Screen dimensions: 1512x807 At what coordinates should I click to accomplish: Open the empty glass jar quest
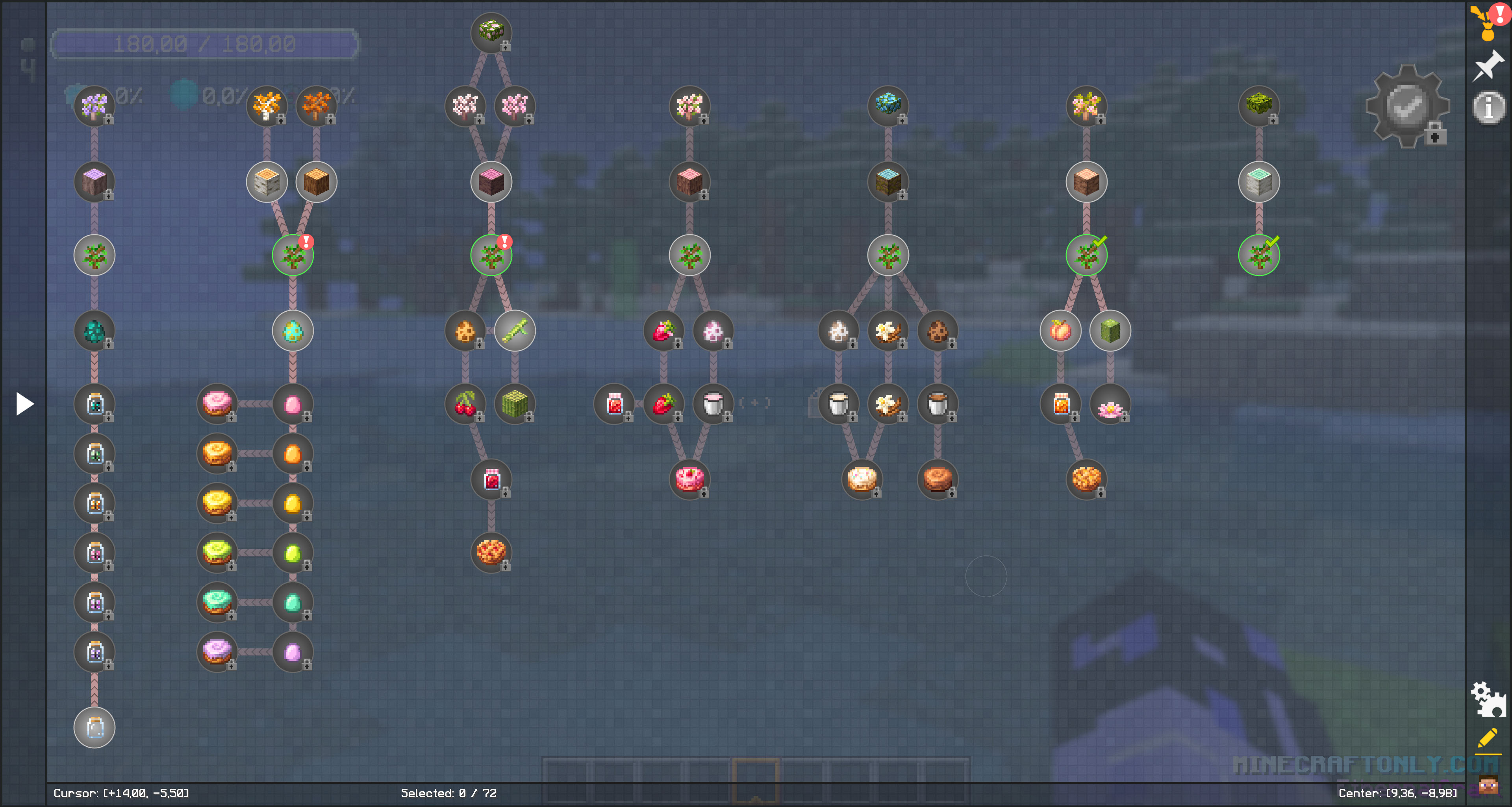point(94,727)
